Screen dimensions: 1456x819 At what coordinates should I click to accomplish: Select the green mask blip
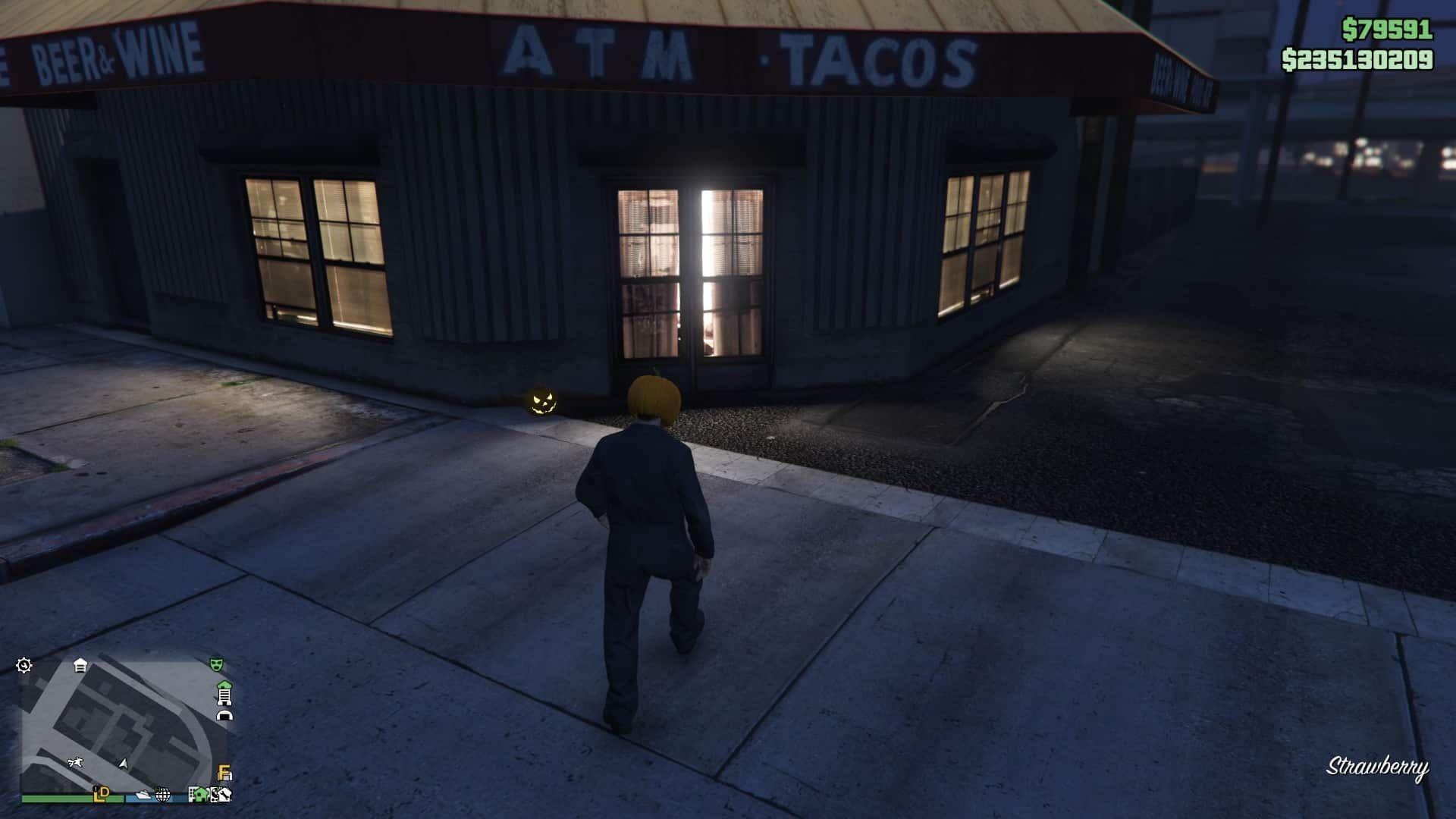point(217,665)
